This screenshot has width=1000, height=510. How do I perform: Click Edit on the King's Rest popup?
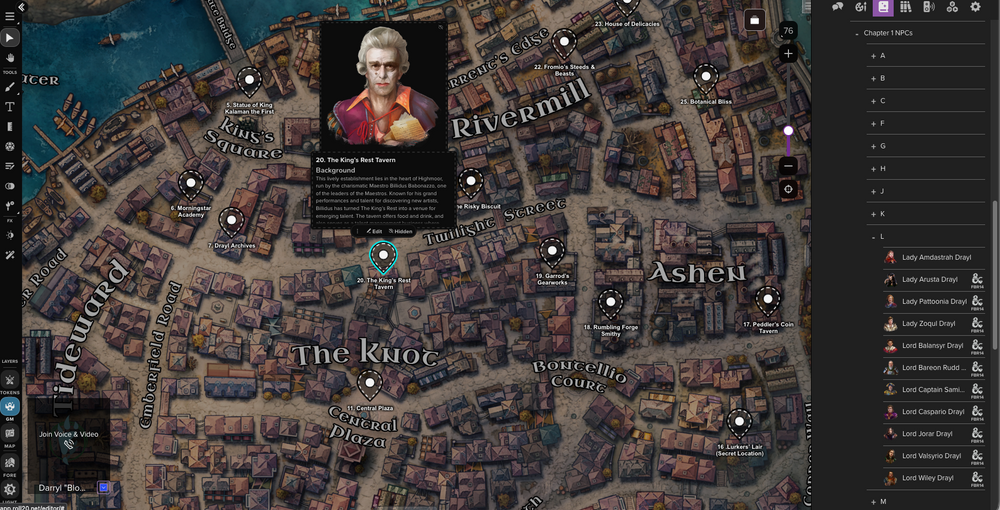tap(373, 231)
